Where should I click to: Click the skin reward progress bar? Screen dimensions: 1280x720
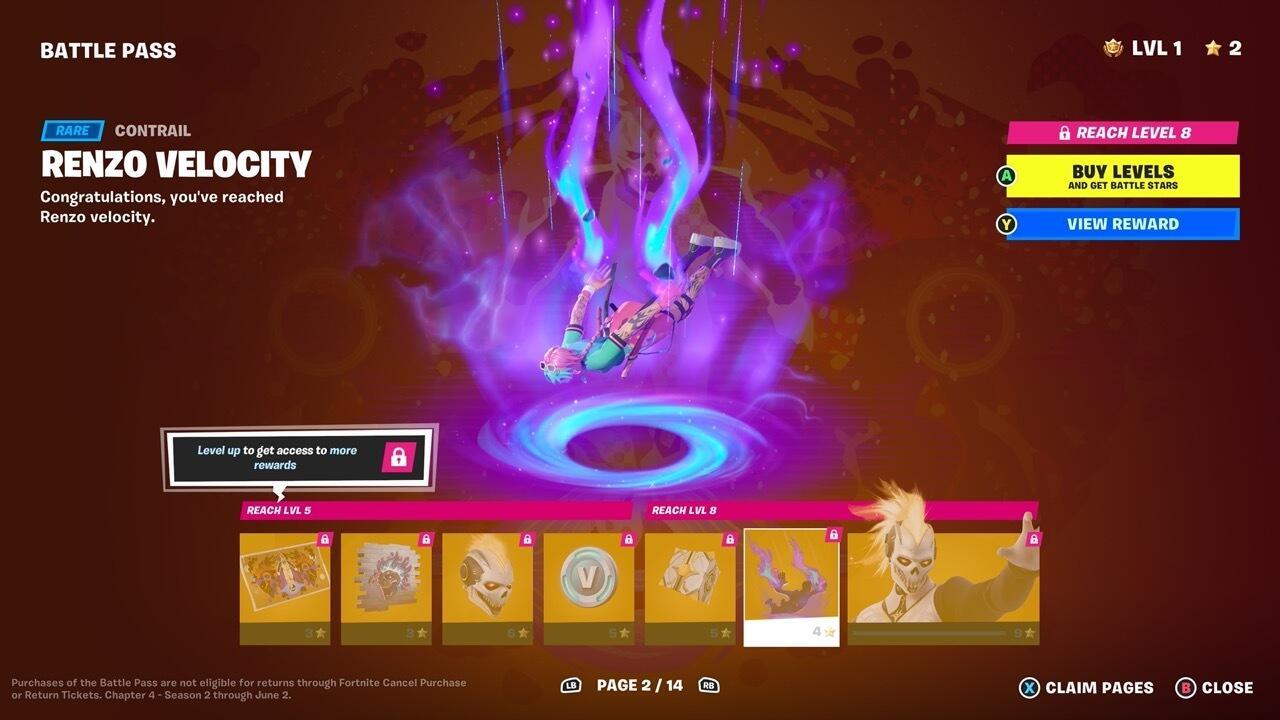pos(930,631)
